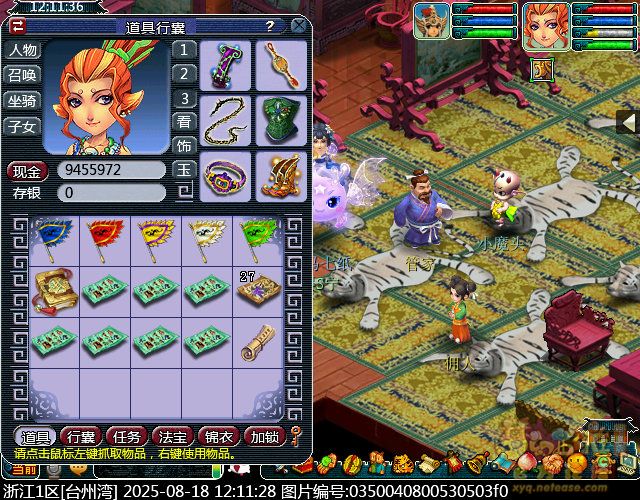The width and height of the screenshot is (640, 500).
Task: Switch to the 行囊 bag tab
Action: point(79,436)
